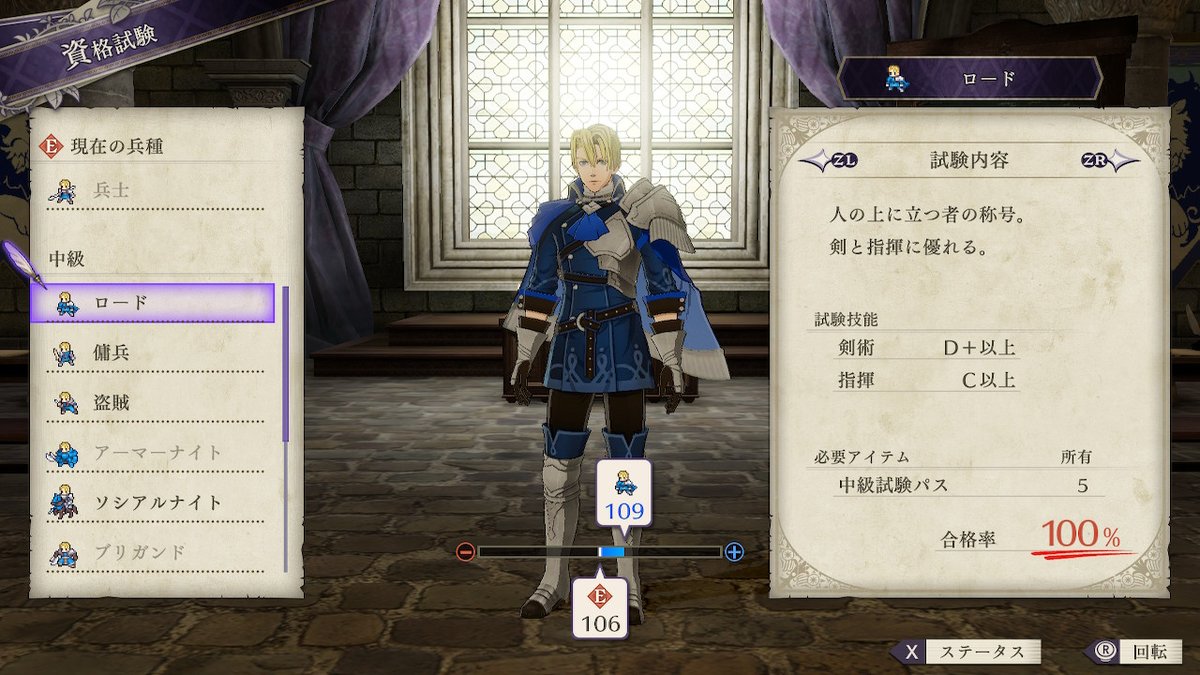Click the blue plus button on slider
This screenshot has height=675, width=1200.
[735, 552]
